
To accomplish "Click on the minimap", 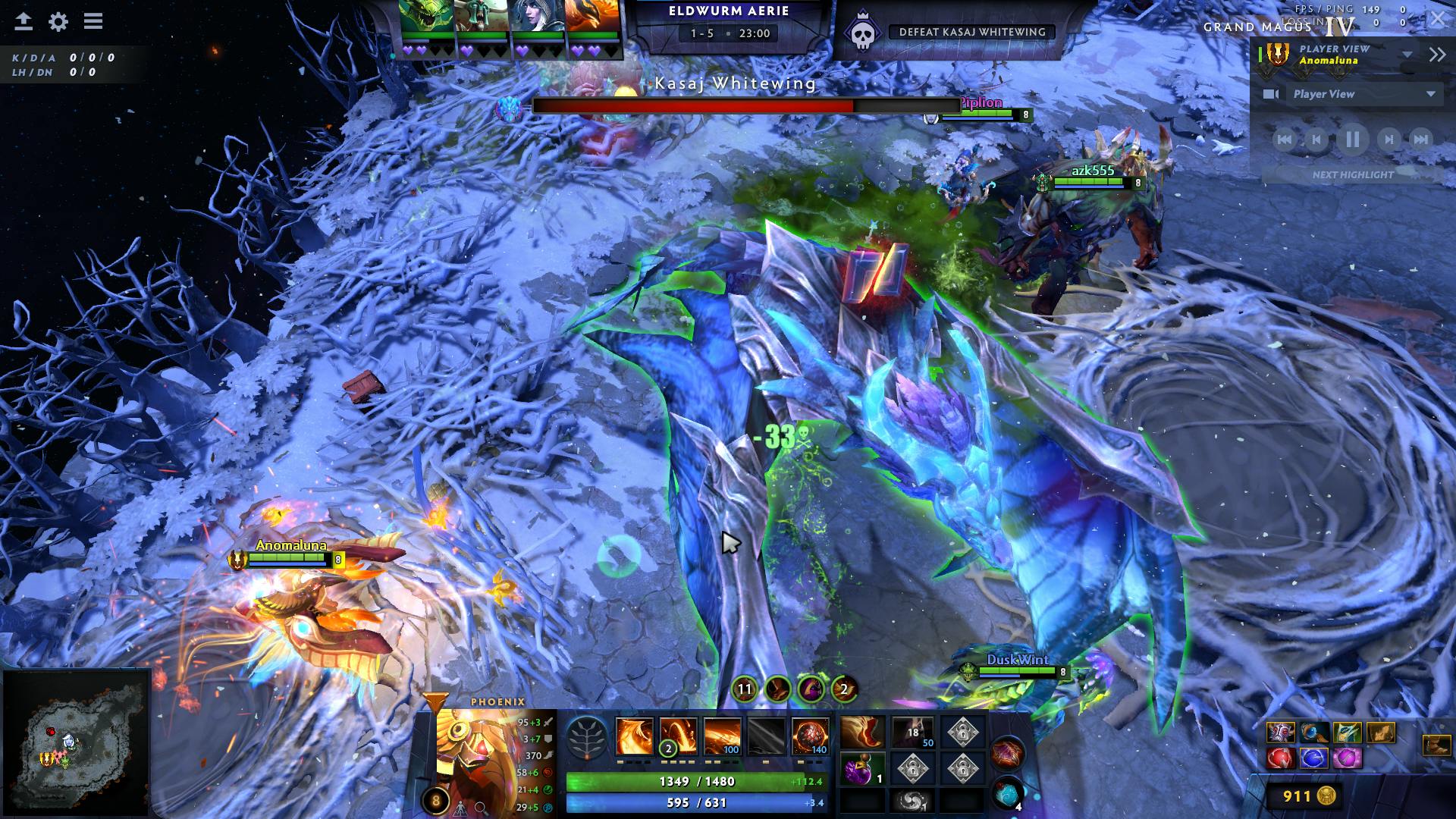I will tap(76, 743).
